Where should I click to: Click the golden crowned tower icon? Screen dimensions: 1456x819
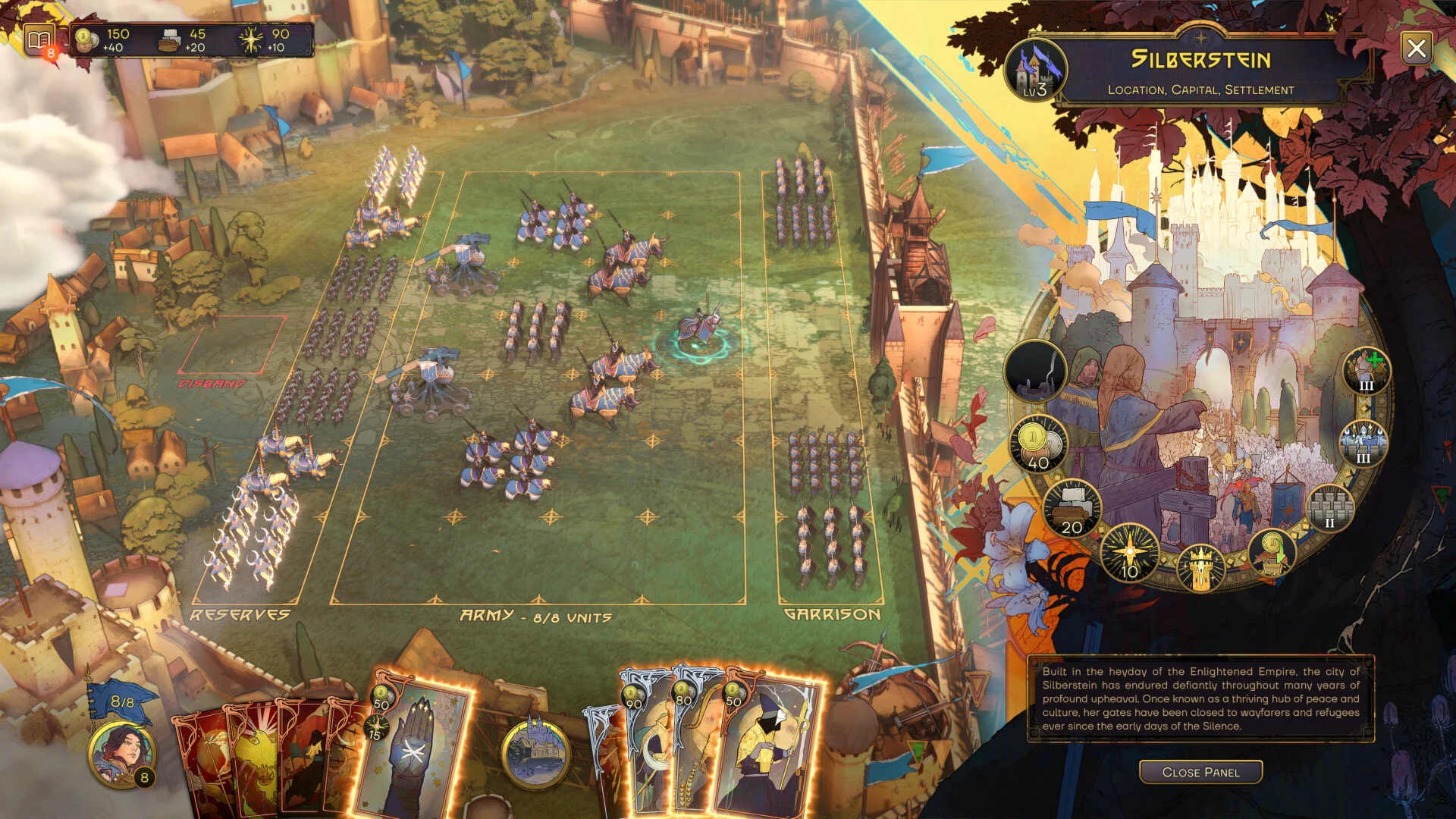click(x=1200, y=567)
